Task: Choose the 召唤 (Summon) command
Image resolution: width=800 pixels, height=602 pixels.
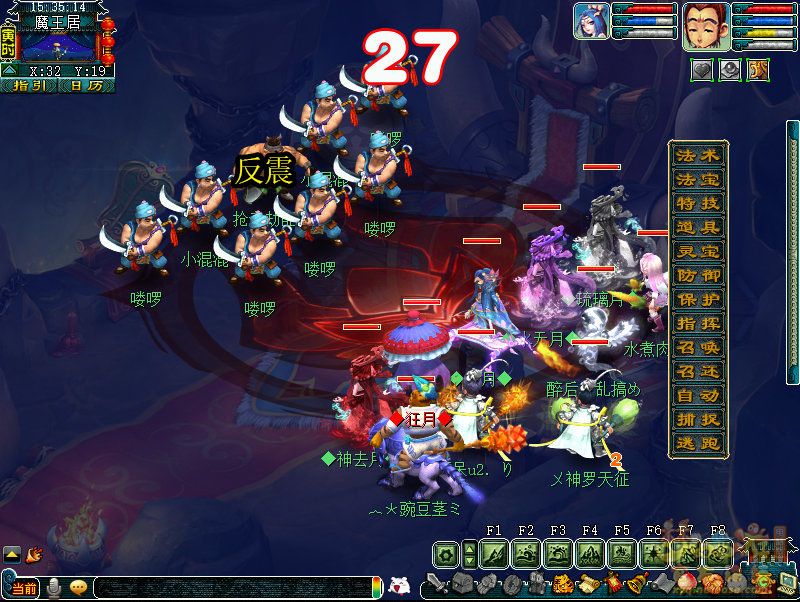Action: (698, 348)
